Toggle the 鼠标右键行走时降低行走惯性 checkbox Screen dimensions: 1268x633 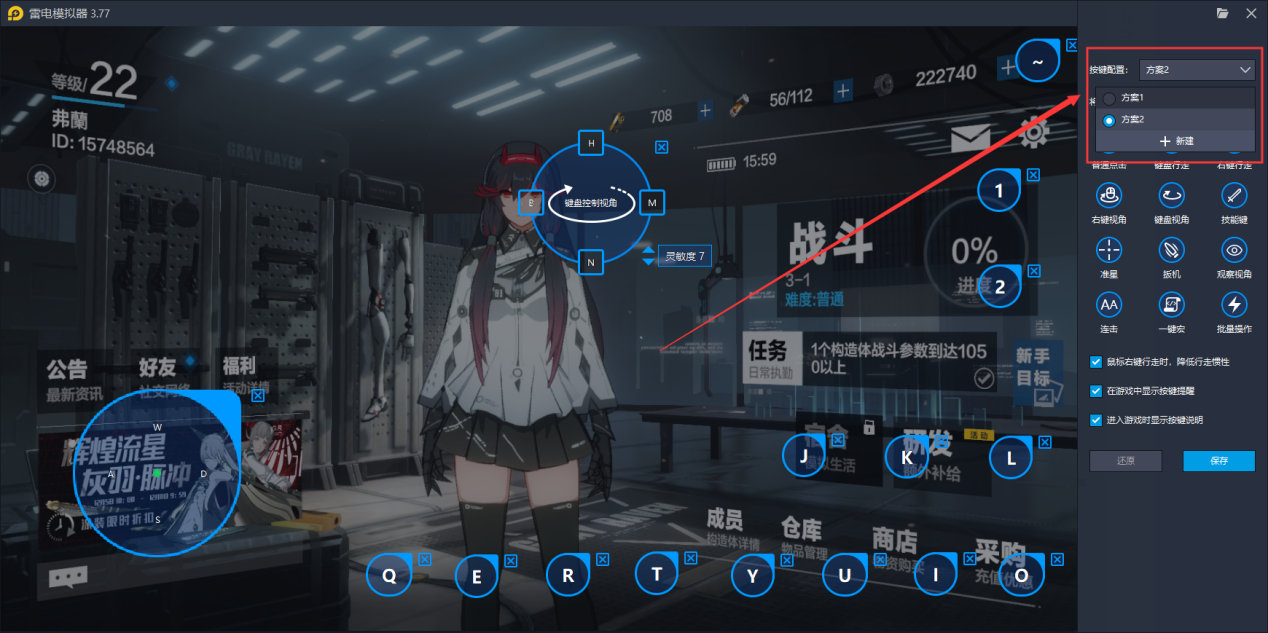coord(1096,362)
